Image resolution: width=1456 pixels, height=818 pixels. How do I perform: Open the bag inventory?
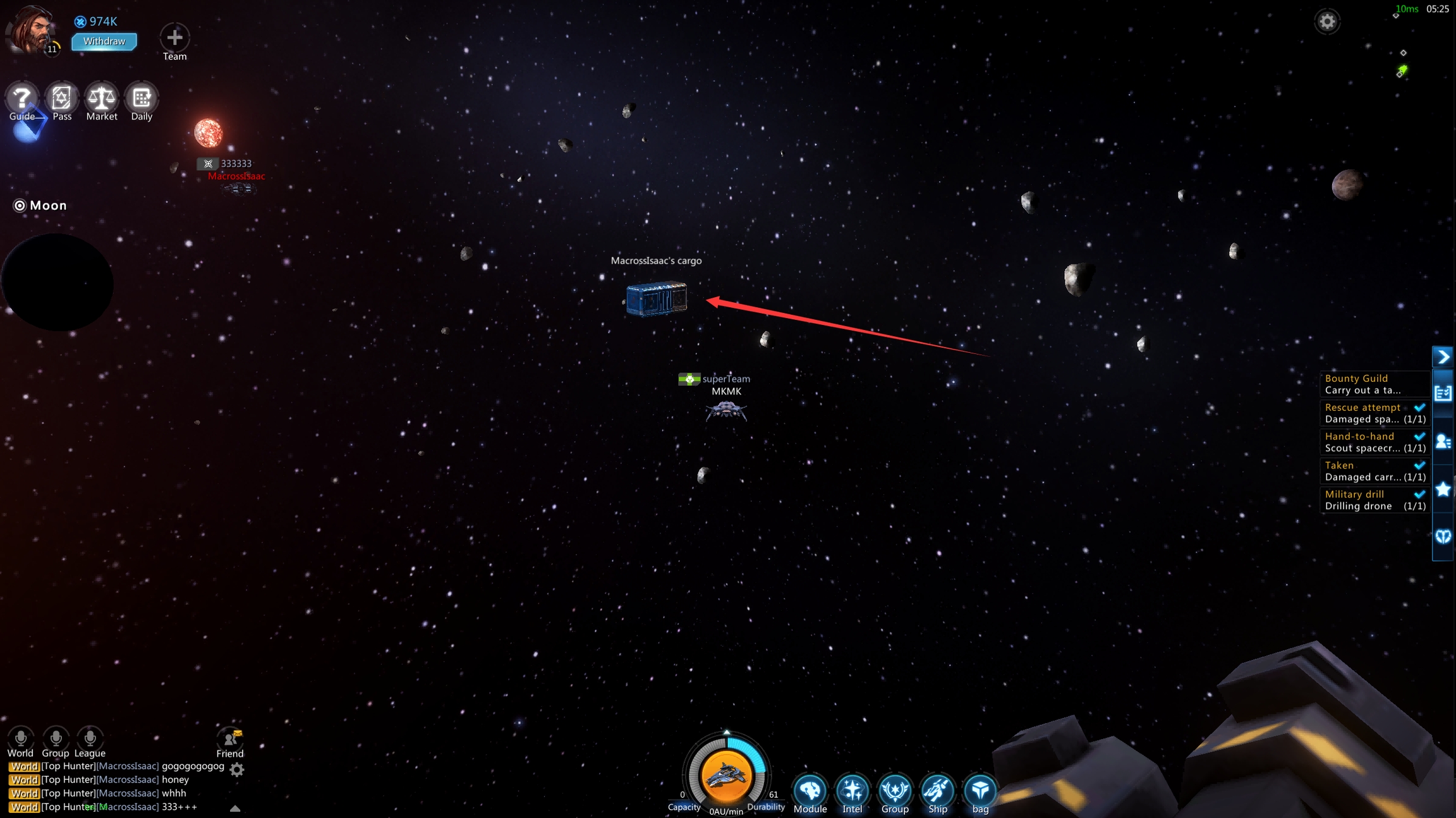pos(980,790)
